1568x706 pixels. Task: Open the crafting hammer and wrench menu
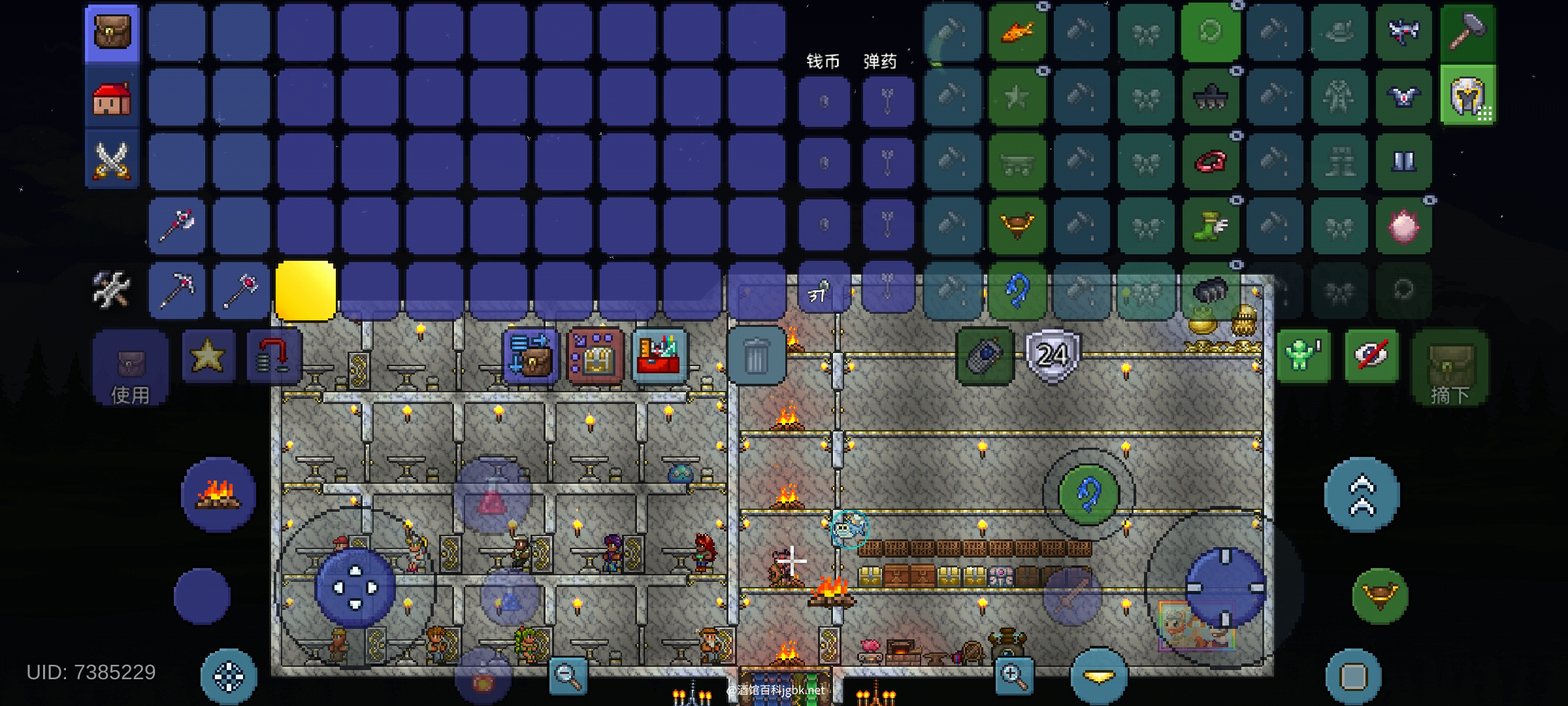coord(112,289)
